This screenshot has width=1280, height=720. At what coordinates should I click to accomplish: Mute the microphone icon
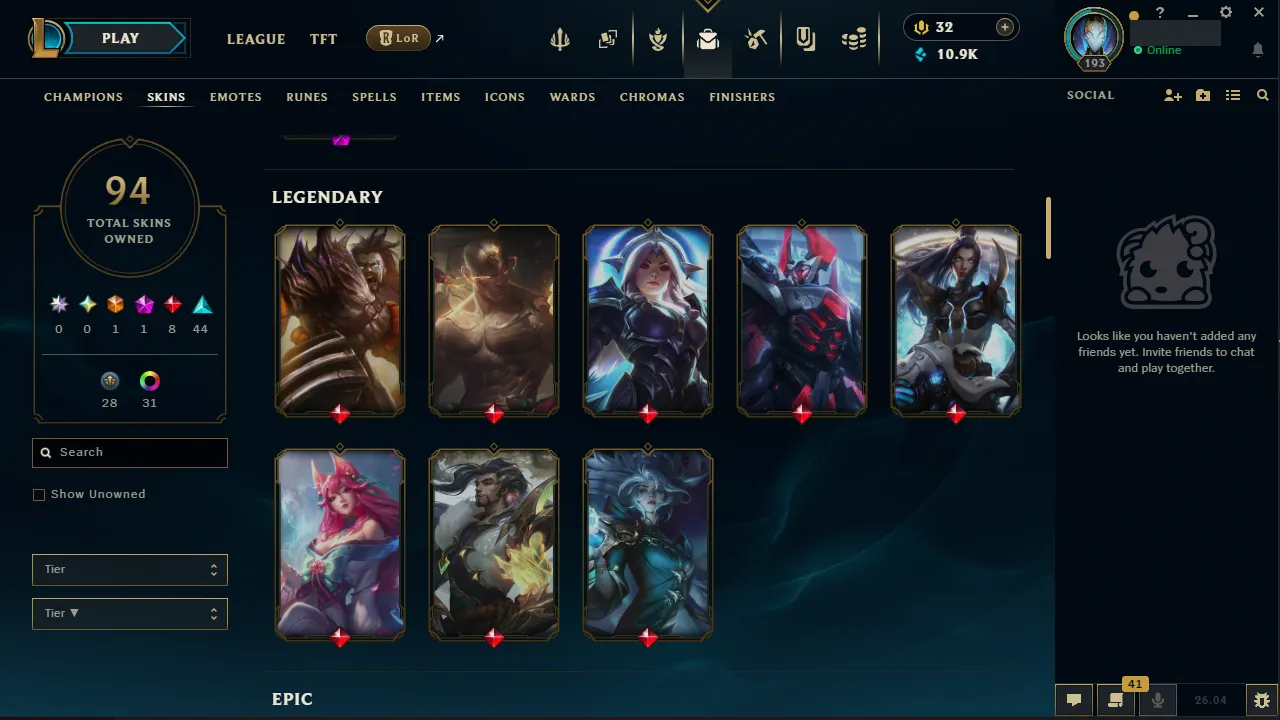[1157, 699]
